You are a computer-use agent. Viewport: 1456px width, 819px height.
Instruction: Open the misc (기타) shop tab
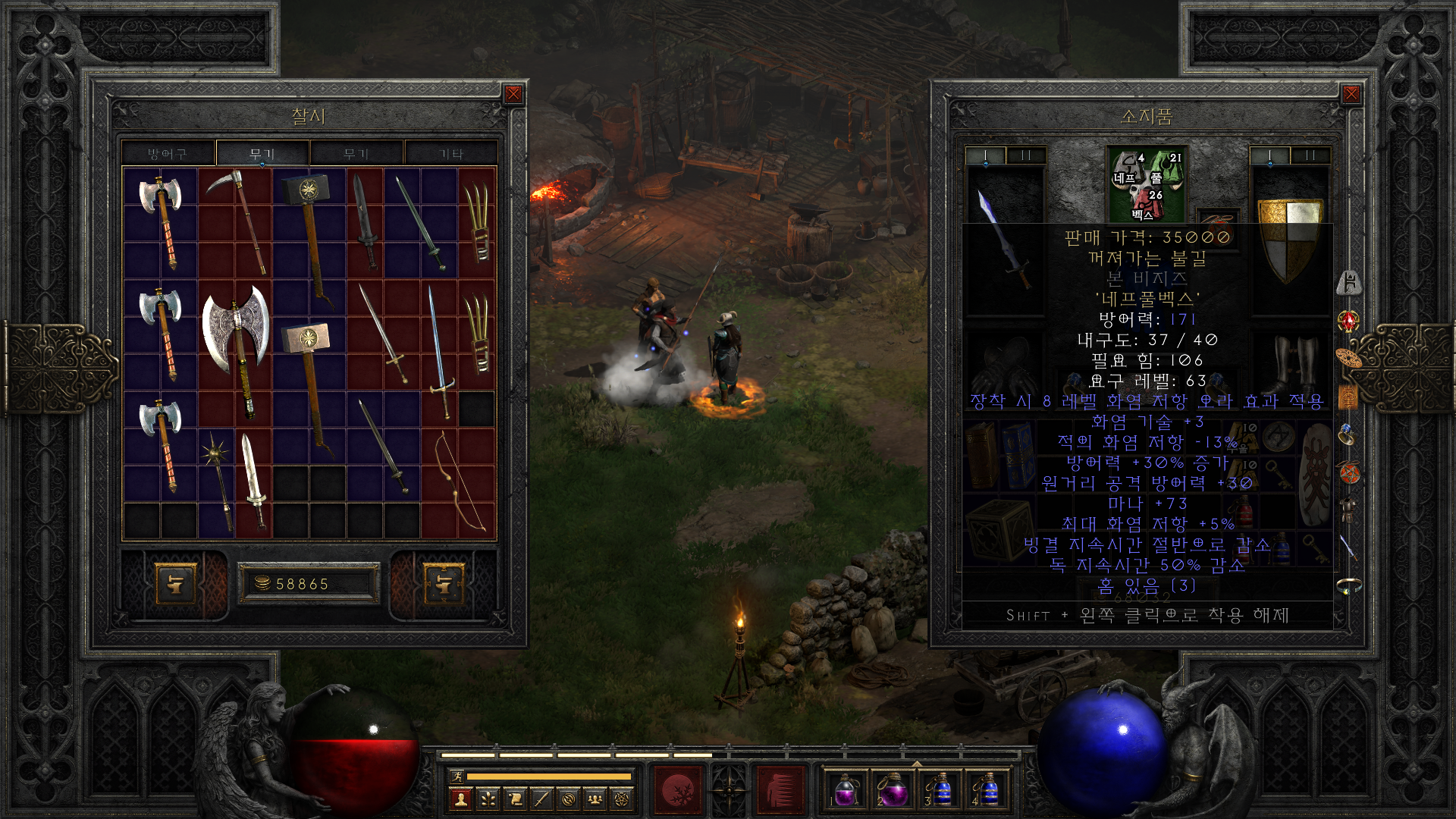451,154
